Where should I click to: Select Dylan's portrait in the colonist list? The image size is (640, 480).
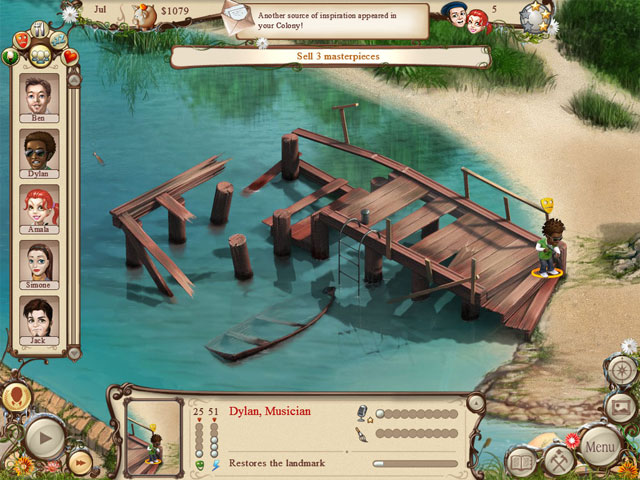point(41,152)
